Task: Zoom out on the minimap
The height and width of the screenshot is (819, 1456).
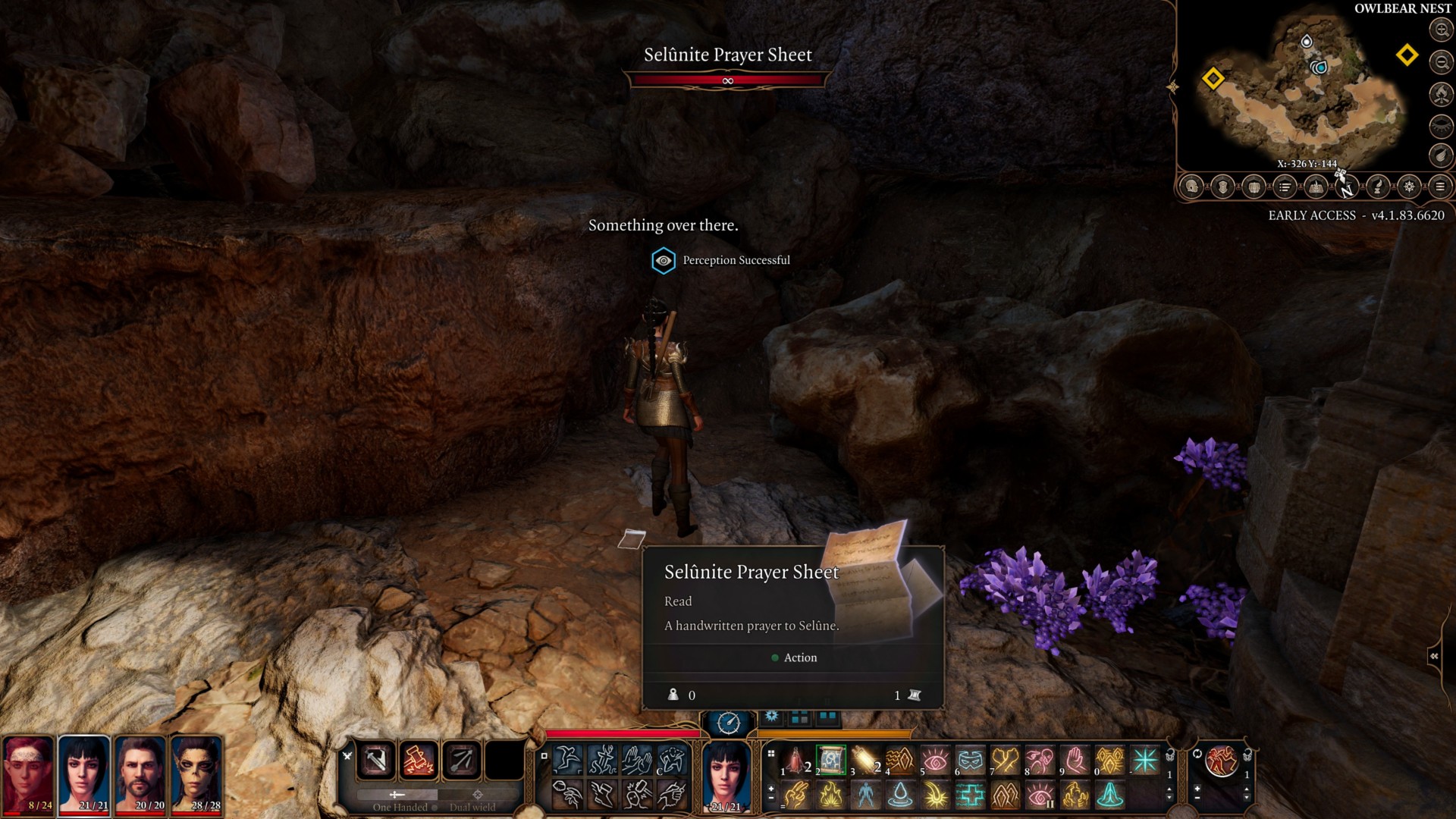Action: (1441, 61)
